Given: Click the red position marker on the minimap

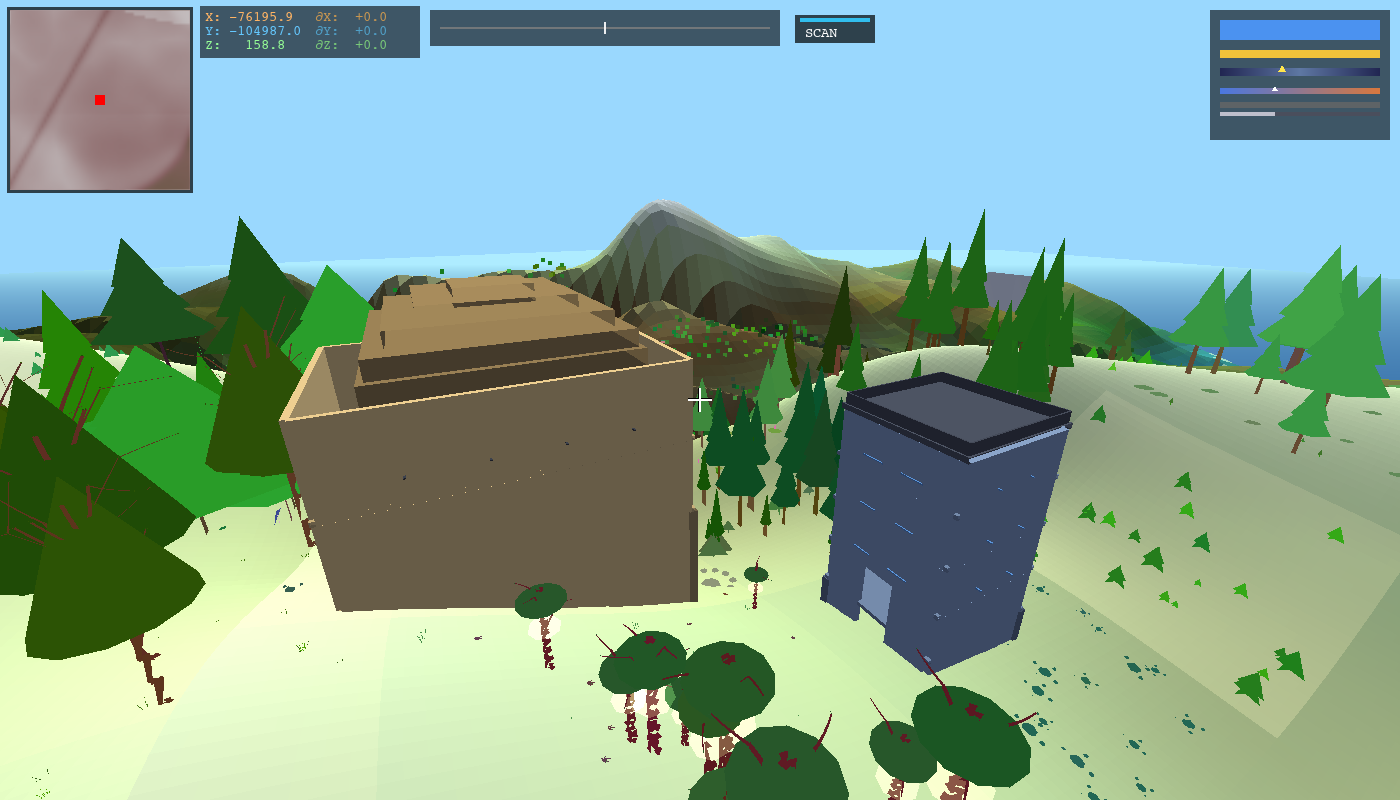Looking at the screenshot, I should click(x=98, y=99).
